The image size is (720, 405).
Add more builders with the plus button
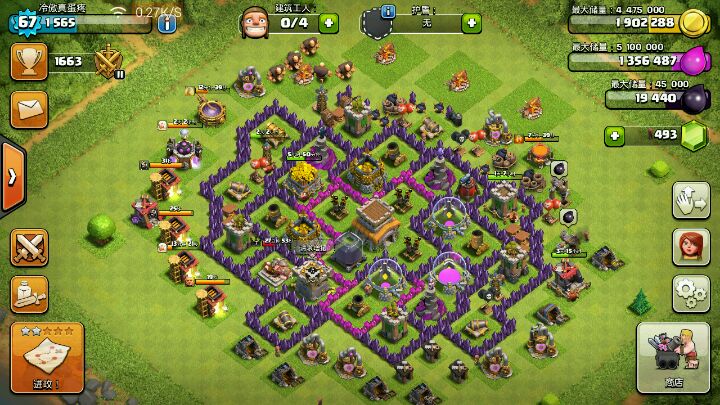click(328, 22)
